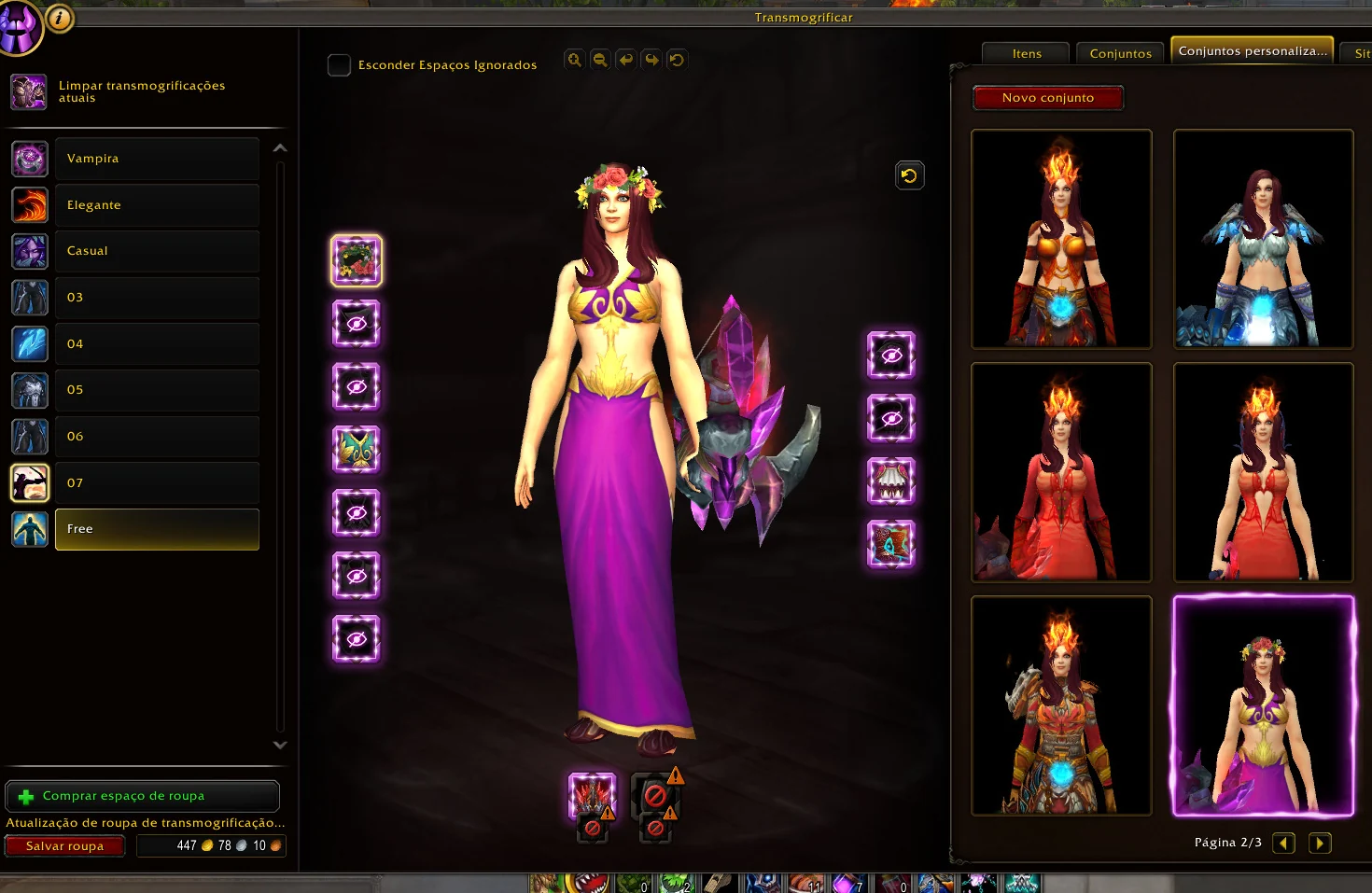The width and height of the screenshot is (1372, 893).
Task: Reset the model view rotation
Action: click(x=677, y=59)
